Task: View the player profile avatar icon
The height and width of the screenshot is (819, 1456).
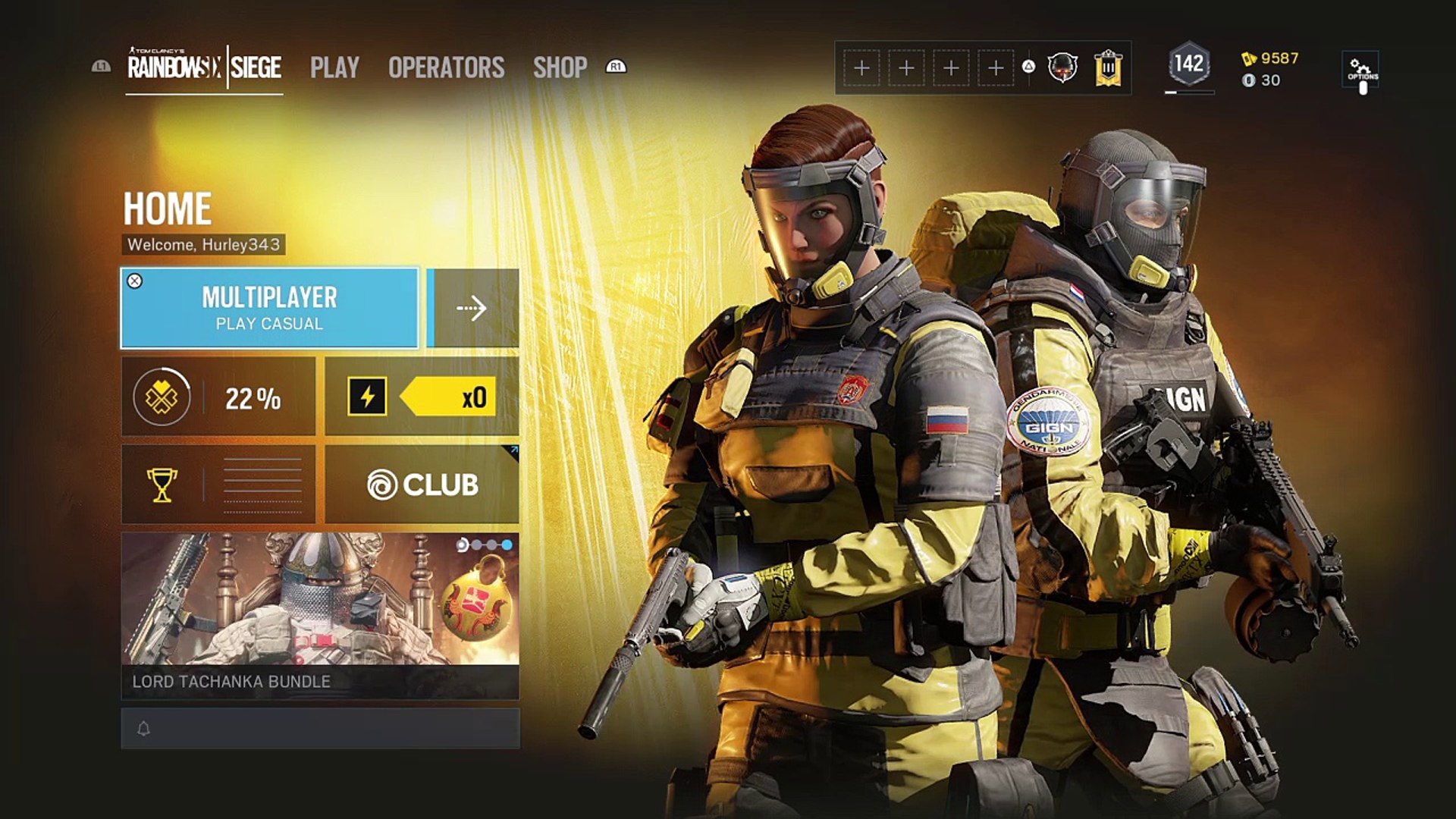Action: click(1062, 67)
